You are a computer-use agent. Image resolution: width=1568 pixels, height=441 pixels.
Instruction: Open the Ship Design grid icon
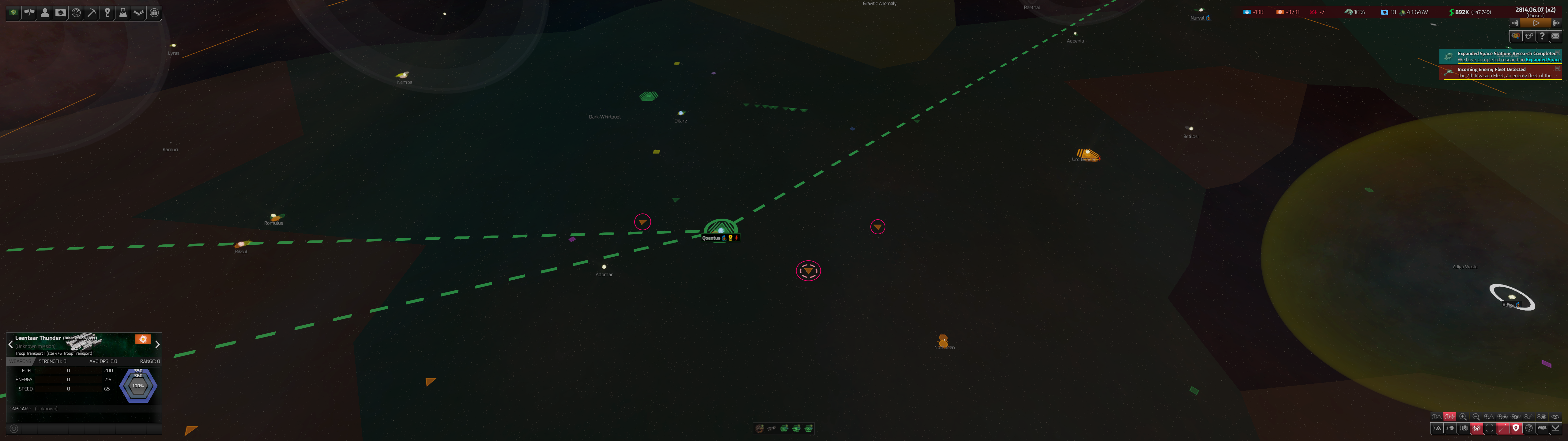[x=154, y=13]
